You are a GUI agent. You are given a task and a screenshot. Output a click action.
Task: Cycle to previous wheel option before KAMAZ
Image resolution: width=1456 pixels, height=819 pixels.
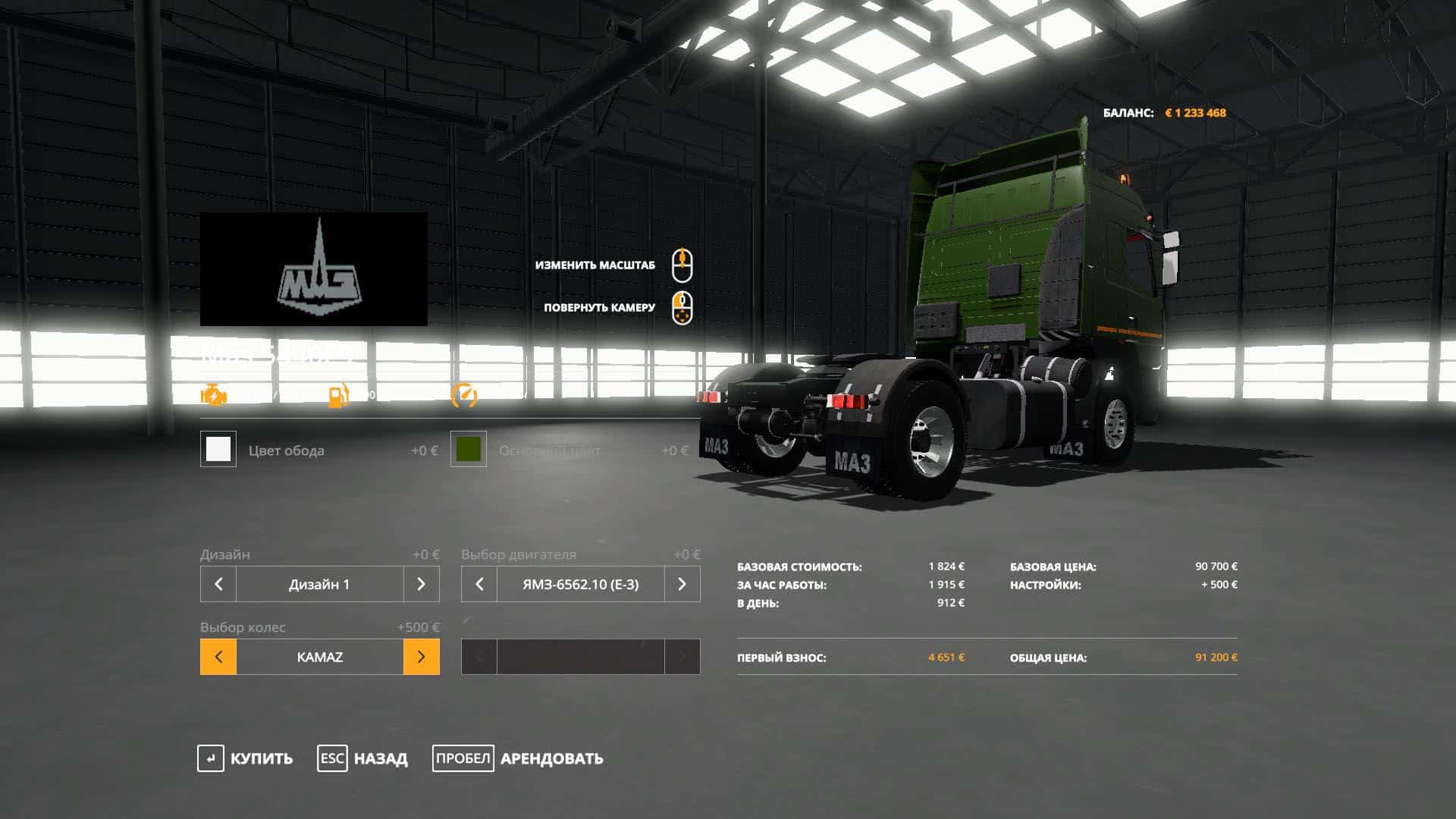[x=218, y=657]
